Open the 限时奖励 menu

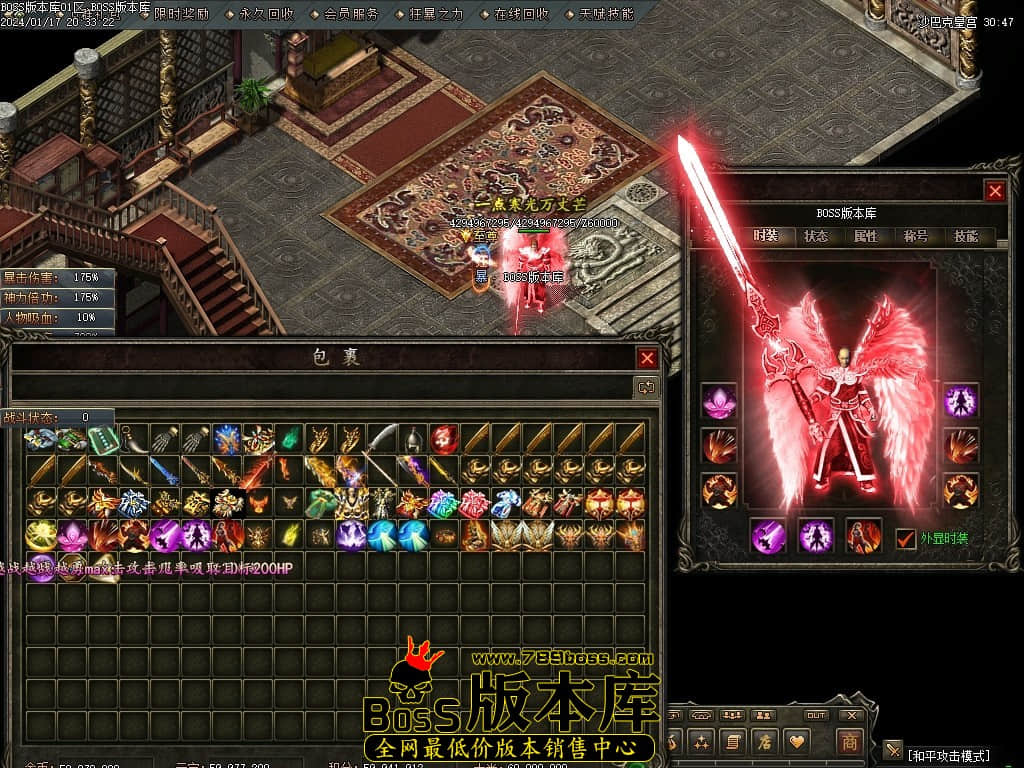181,14
